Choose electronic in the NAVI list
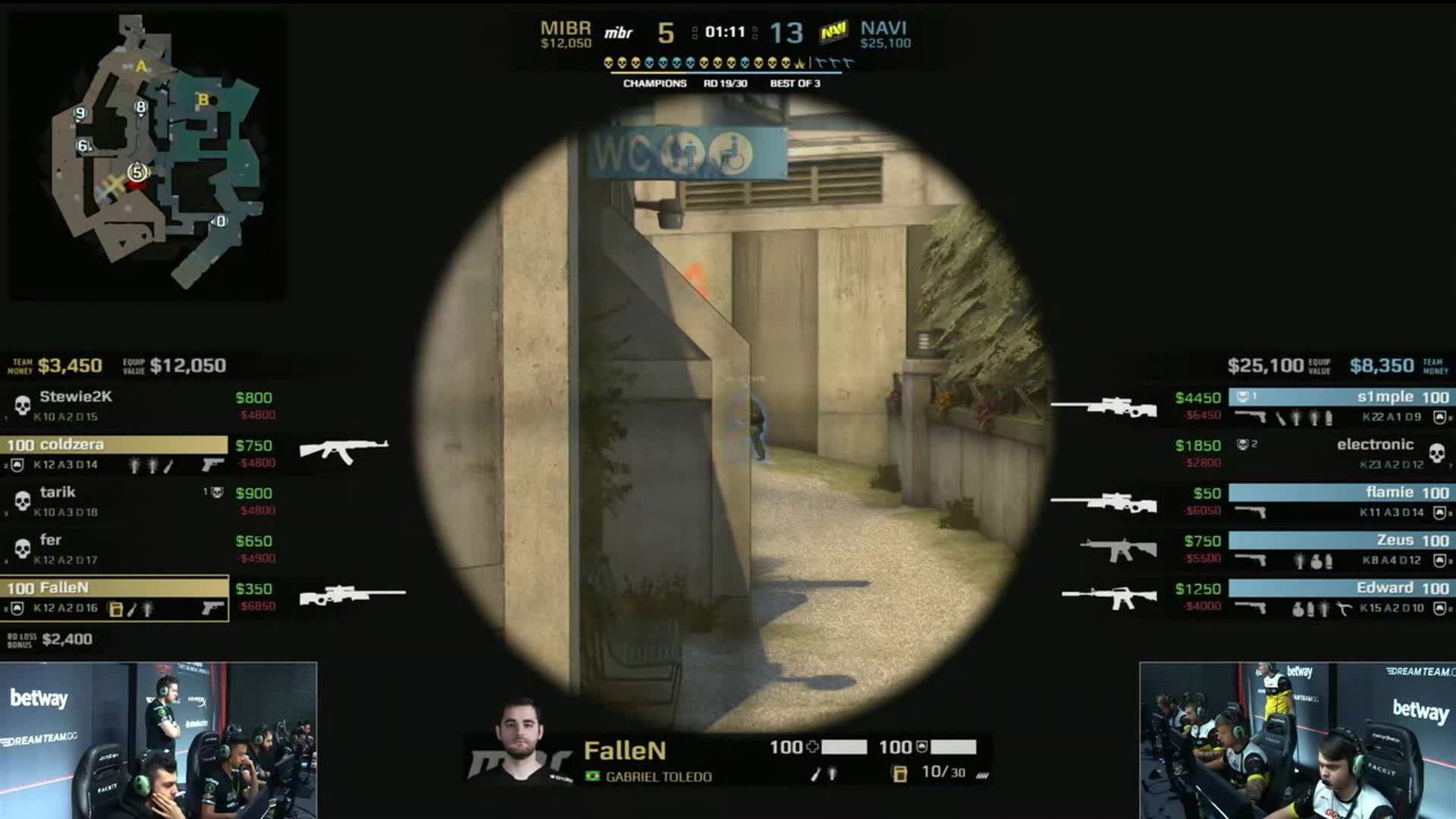The width and height of the screenshot is (1456, 819). tap(1339, 453)
